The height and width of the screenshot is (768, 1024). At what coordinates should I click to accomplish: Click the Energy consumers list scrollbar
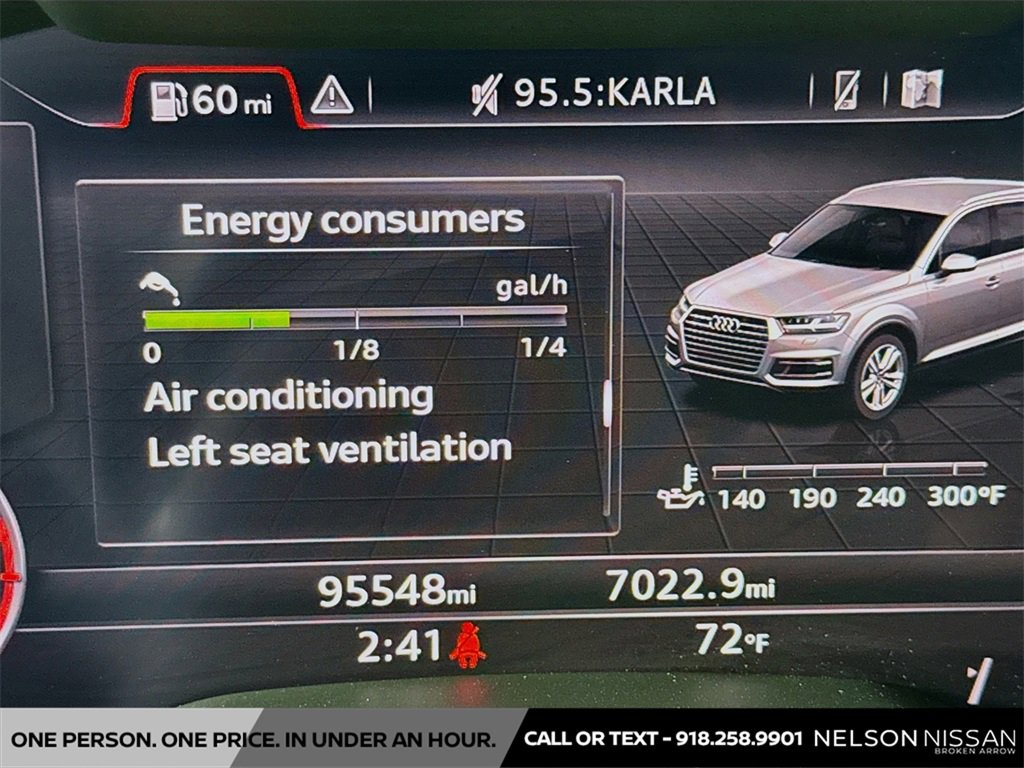pyautogui.click(x=606, y=400)
